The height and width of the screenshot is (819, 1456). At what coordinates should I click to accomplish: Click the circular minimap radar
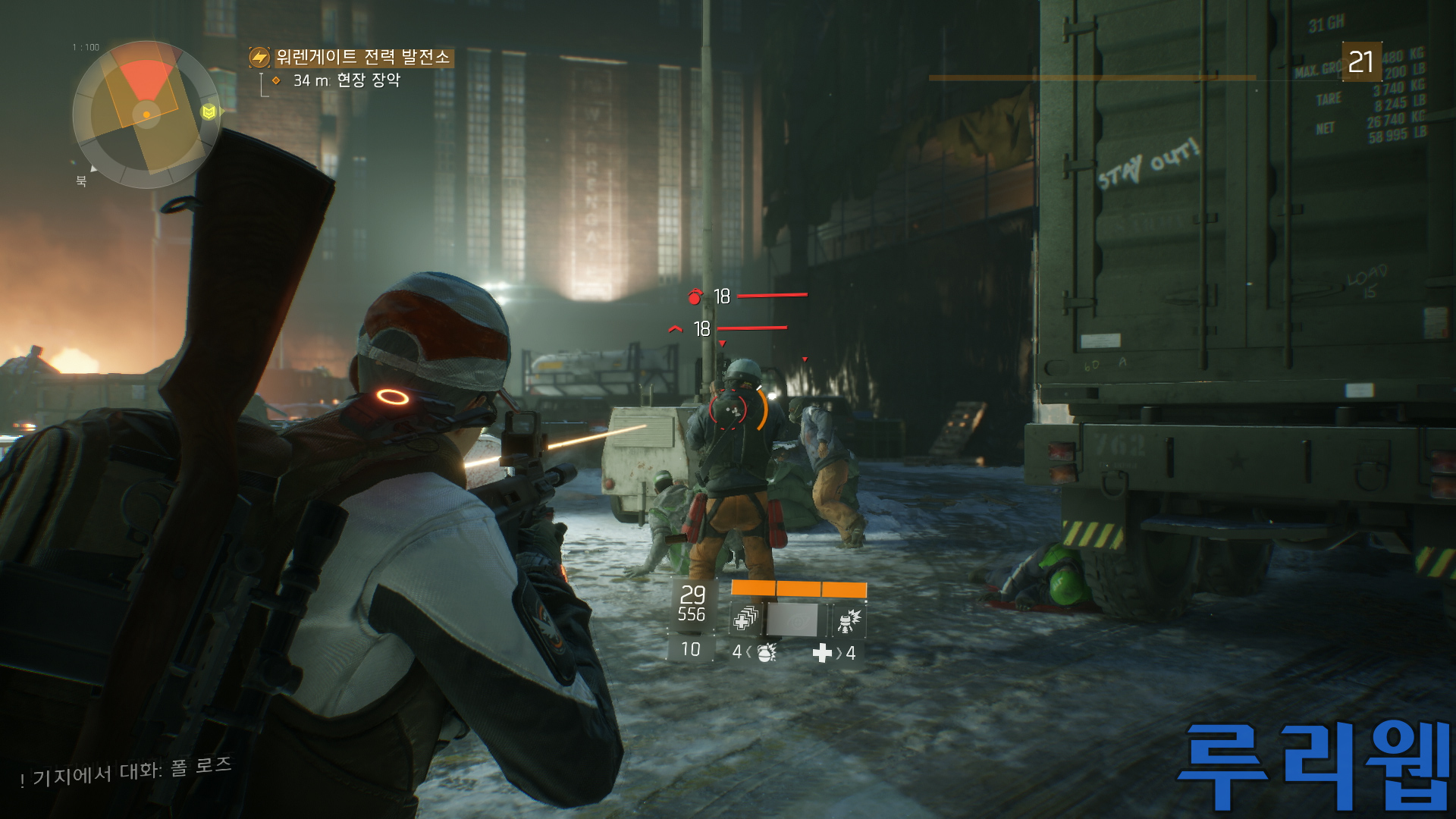(x=146, y=115)
